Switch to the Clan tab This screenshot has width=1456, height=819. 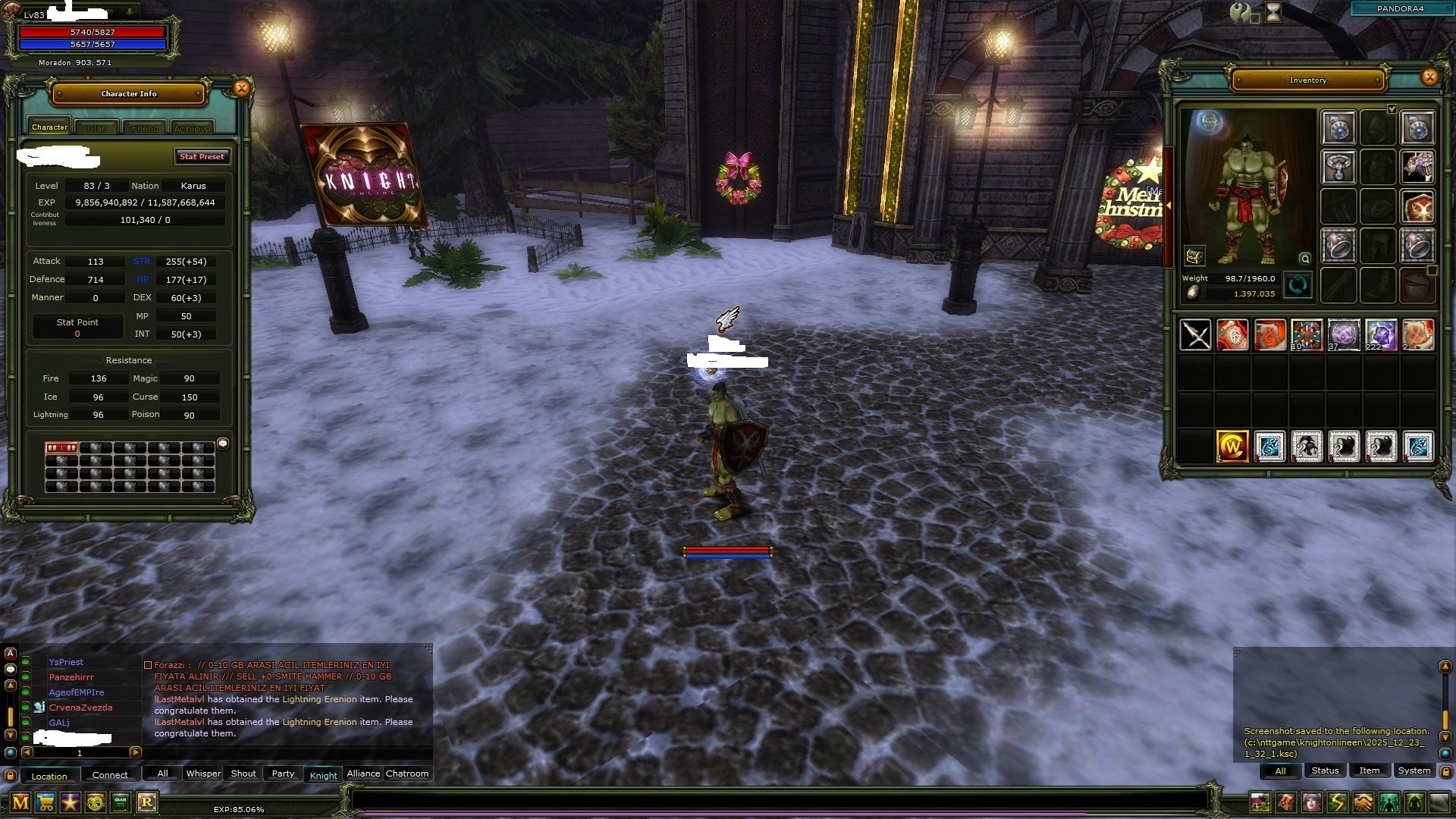pyautogui.click(x=97, y=128)
